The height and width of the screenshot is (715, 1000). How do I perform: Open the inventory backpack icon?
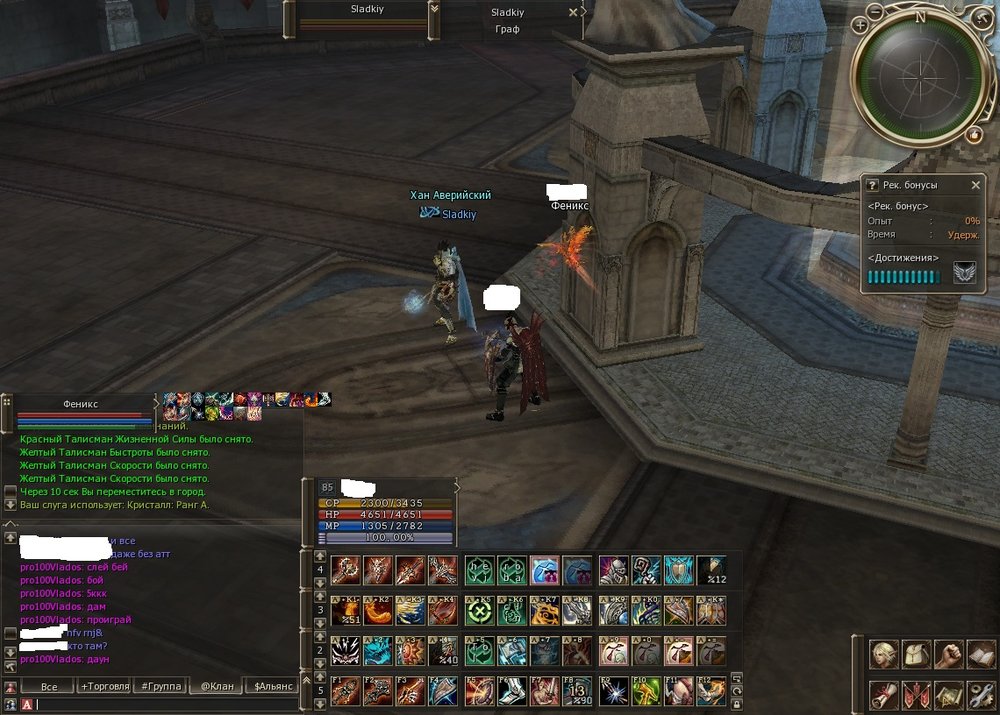[x=916, y=655]
